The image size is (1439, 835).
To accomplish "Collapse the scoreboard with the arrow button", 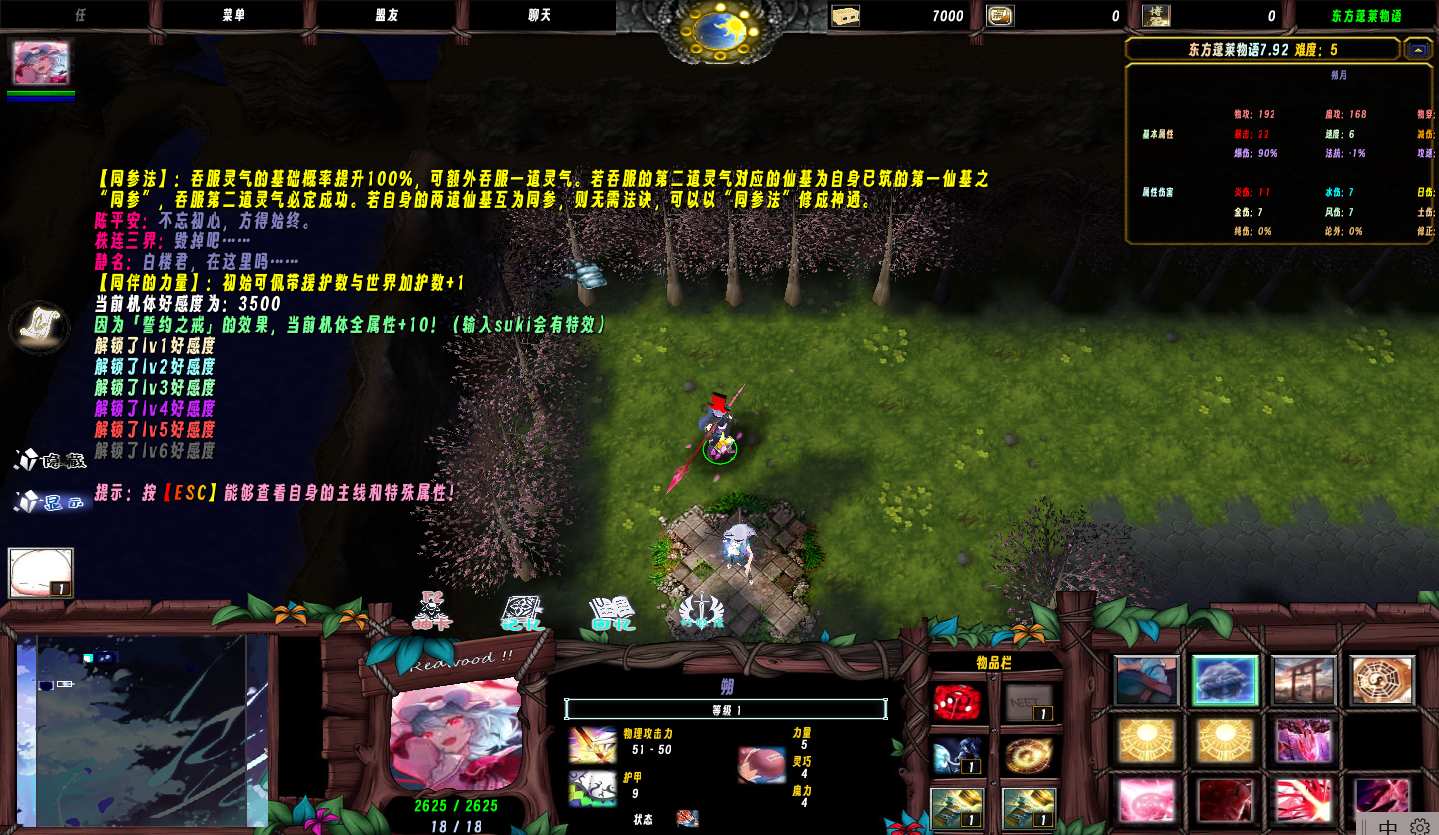I will [1416, 49].
